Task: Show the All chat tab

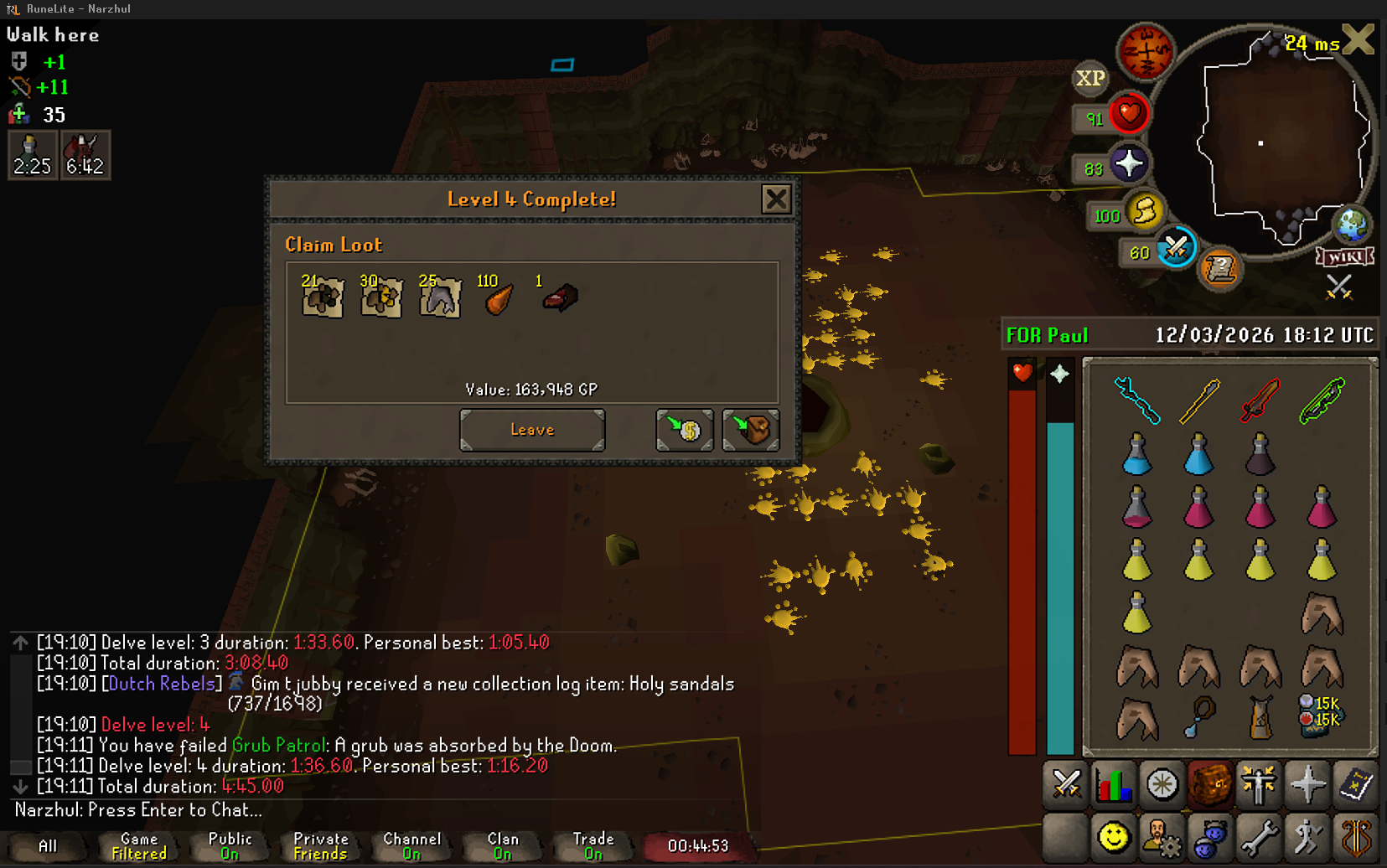Action: tap(48, 846)
